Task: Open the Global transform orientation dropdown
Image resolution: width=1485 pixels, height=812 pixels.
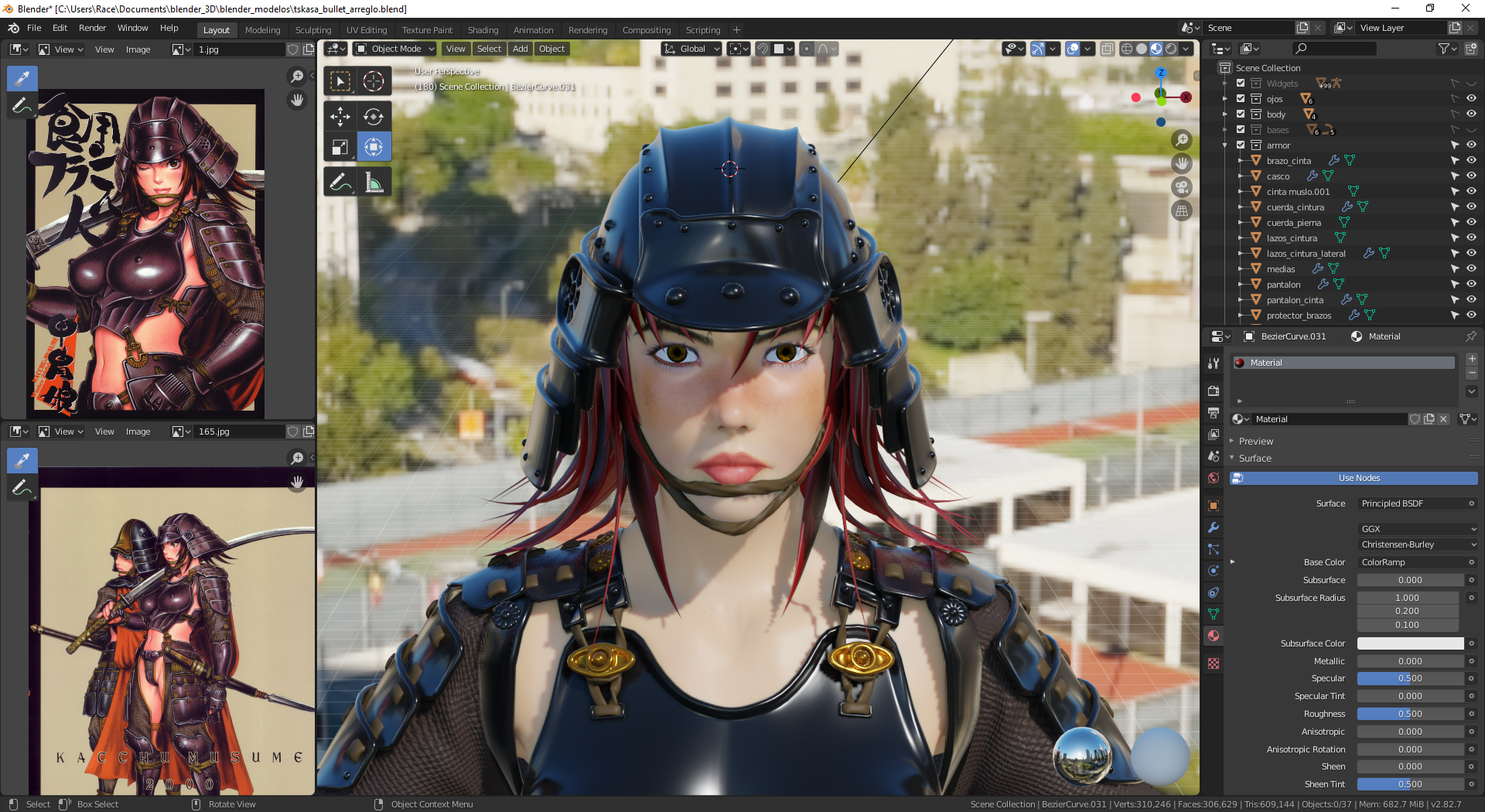Action: [x=691, y=49]
